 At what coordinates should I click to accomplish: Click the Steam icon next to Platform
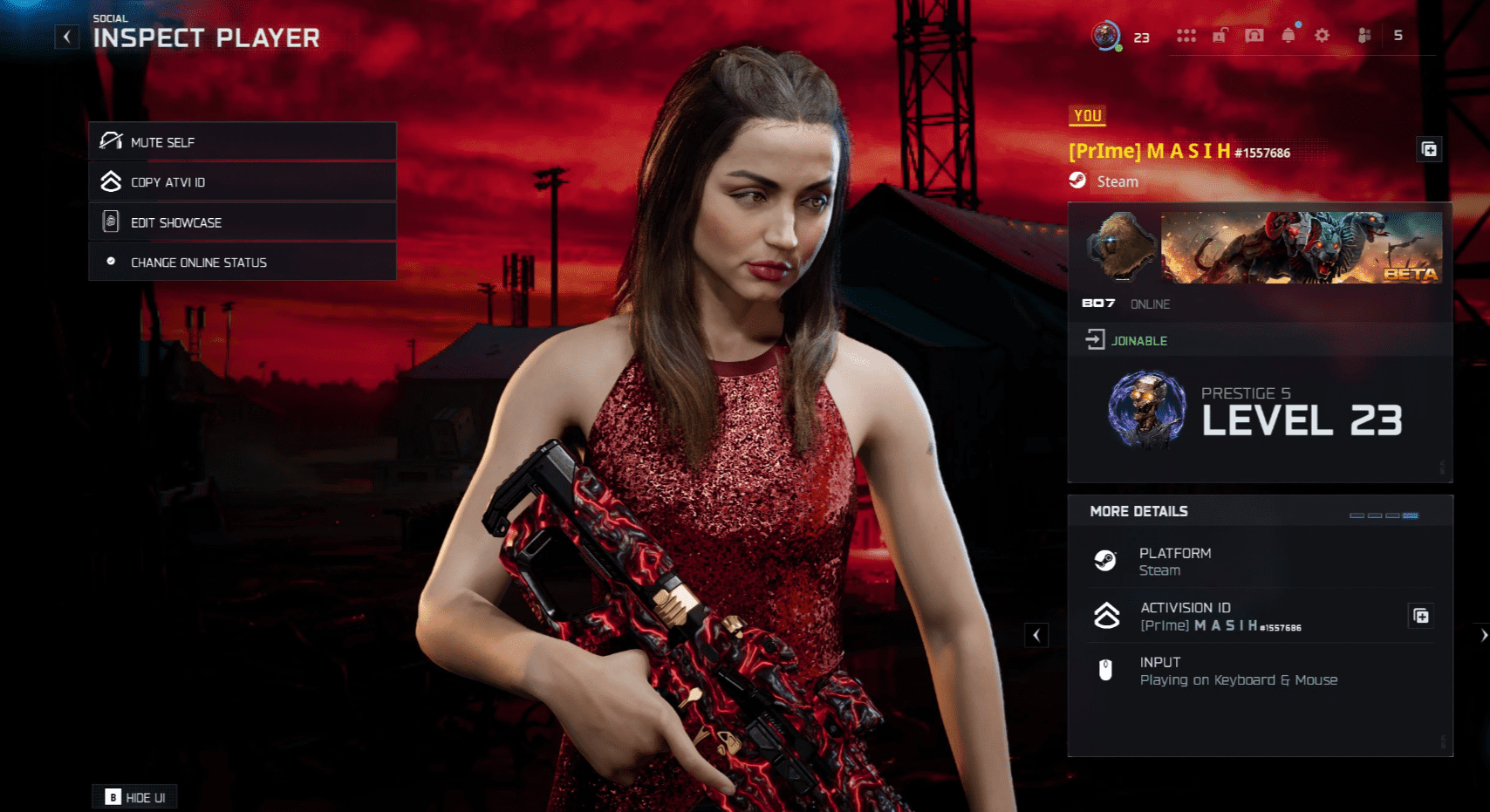[1108, 560]
